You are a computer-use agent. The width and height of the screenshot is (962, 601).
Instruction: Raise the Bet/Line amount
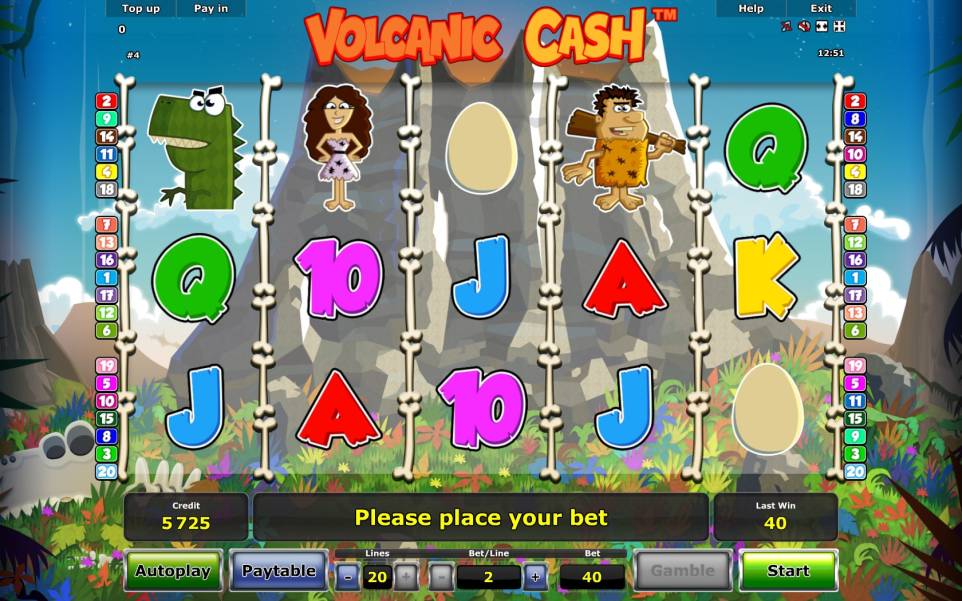click(535, 576)
